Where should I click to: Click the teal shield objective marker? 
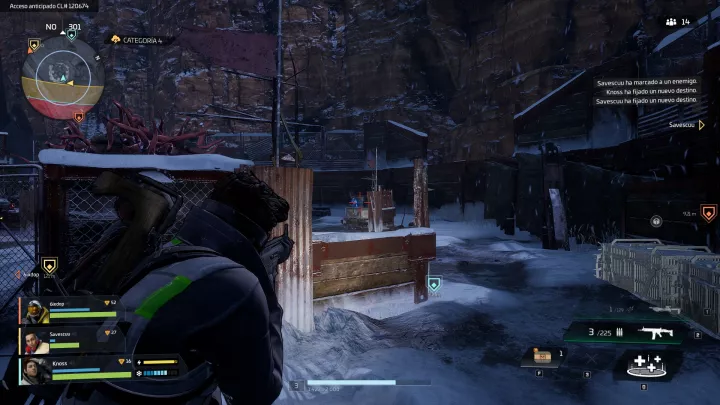[x=433, y=285]
